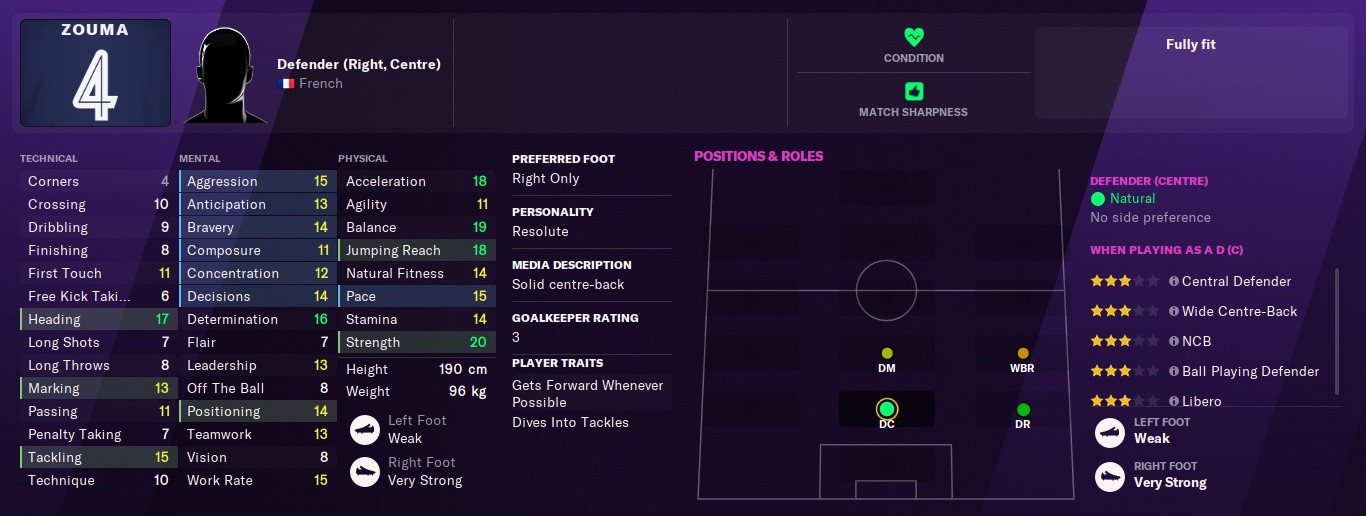Screen dimensions: 1366x516
Task: Click the French nationality flag
Action: click(286, 84)
